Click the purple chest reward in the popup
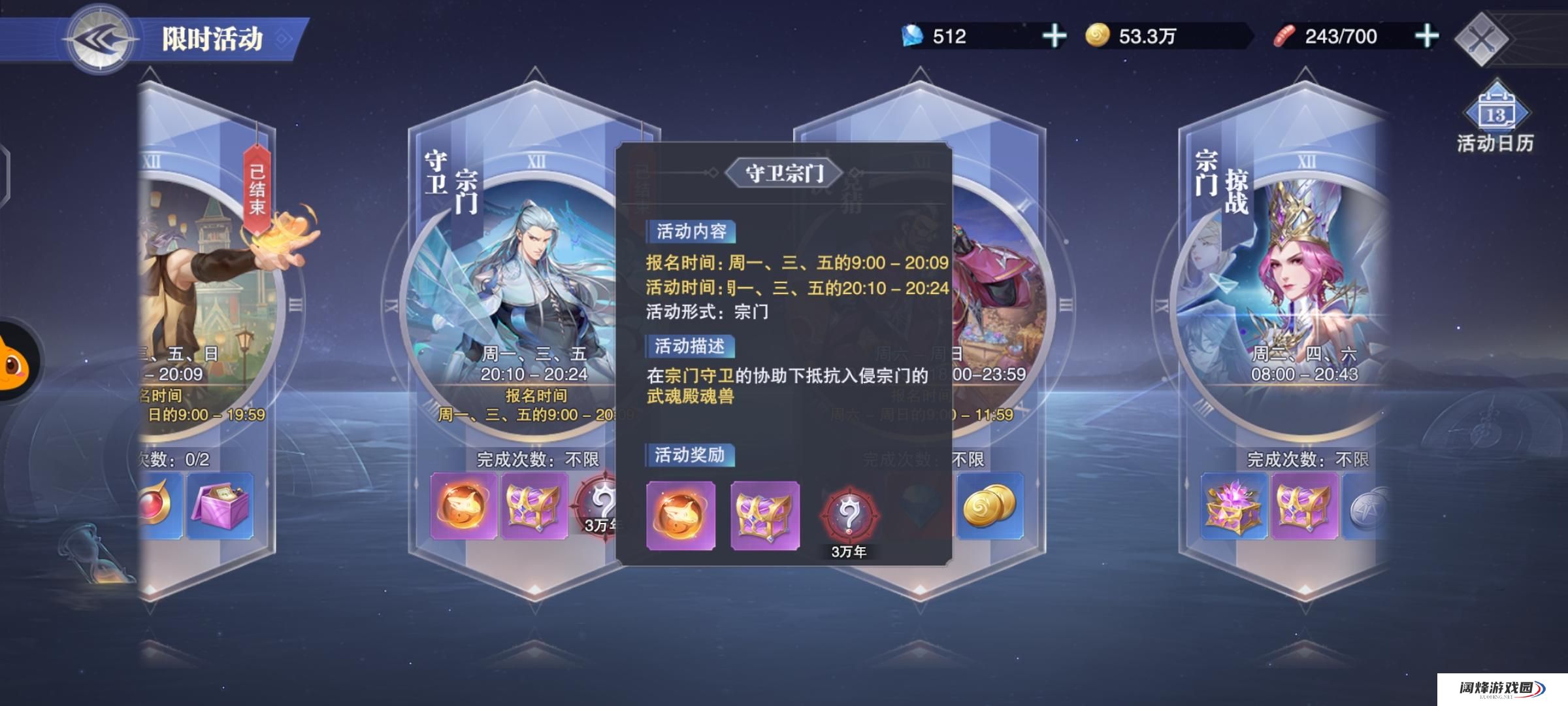Image resolution: width=1568 pixels, height=706 pixels. pyautogui.click(x=765, y=516)
